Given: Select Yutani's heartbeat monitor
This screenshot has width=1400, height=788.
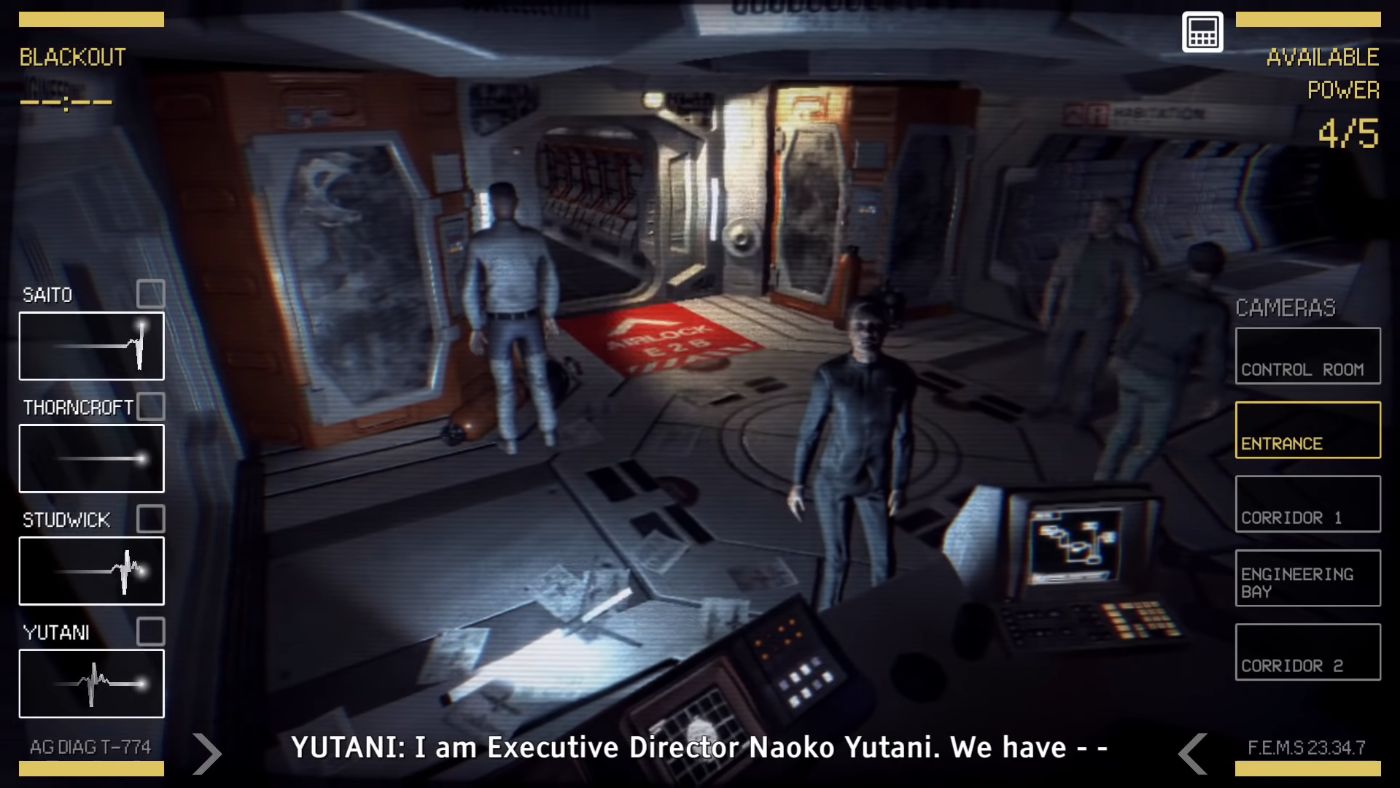Looking at the screenshot, I should coord(91,684).
